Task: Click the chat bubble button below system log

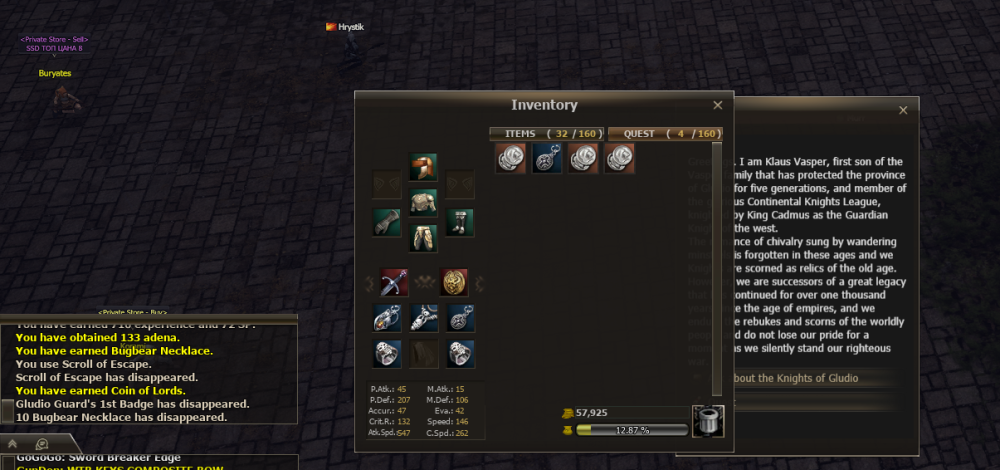Action: click(43, 443)
